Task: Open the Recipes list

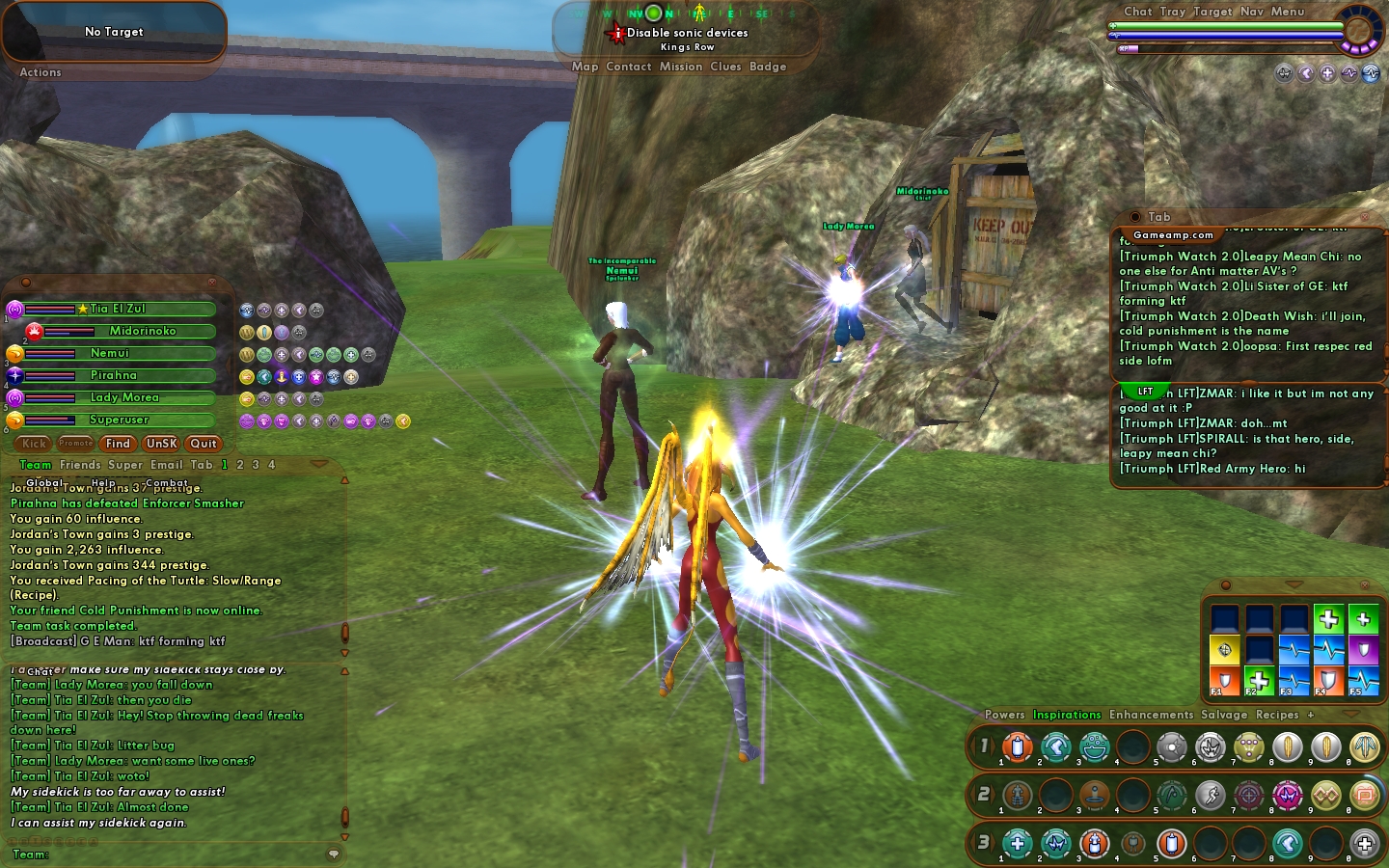Action: (x=1277, y=715)
